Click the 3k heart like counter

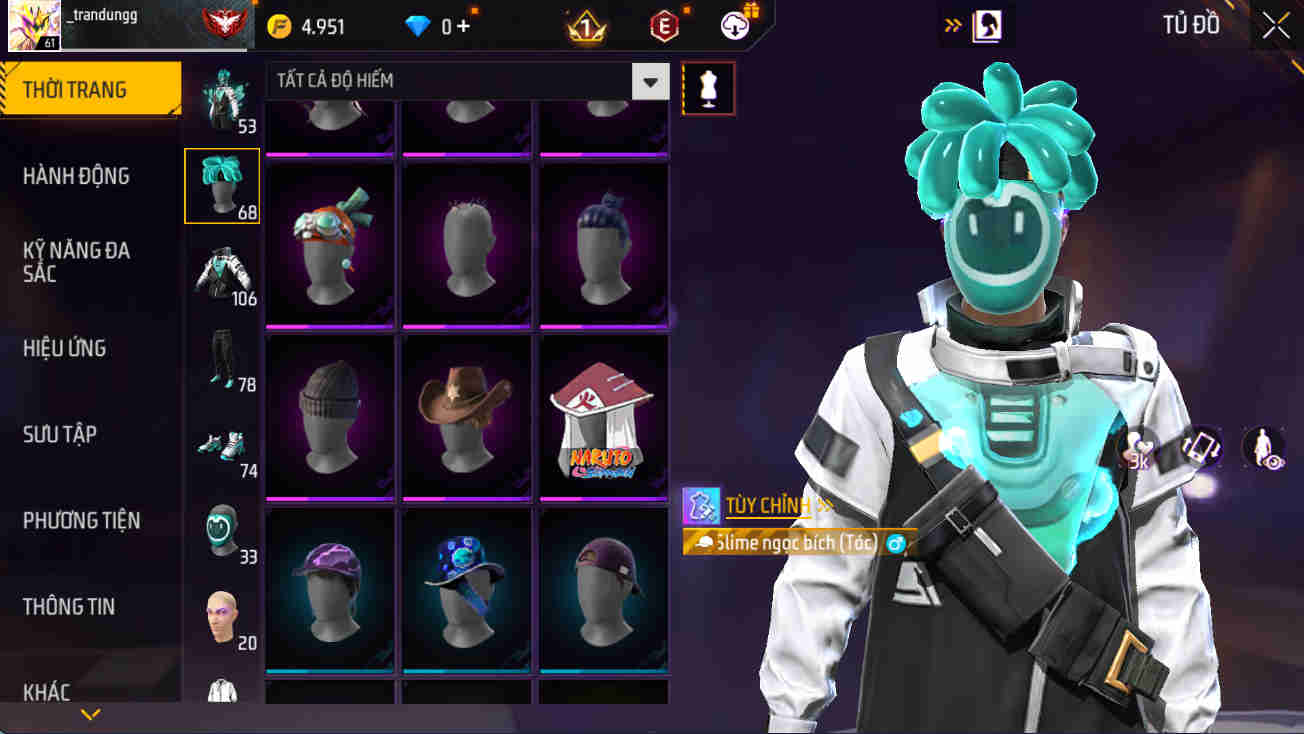tap(1140, 448)
